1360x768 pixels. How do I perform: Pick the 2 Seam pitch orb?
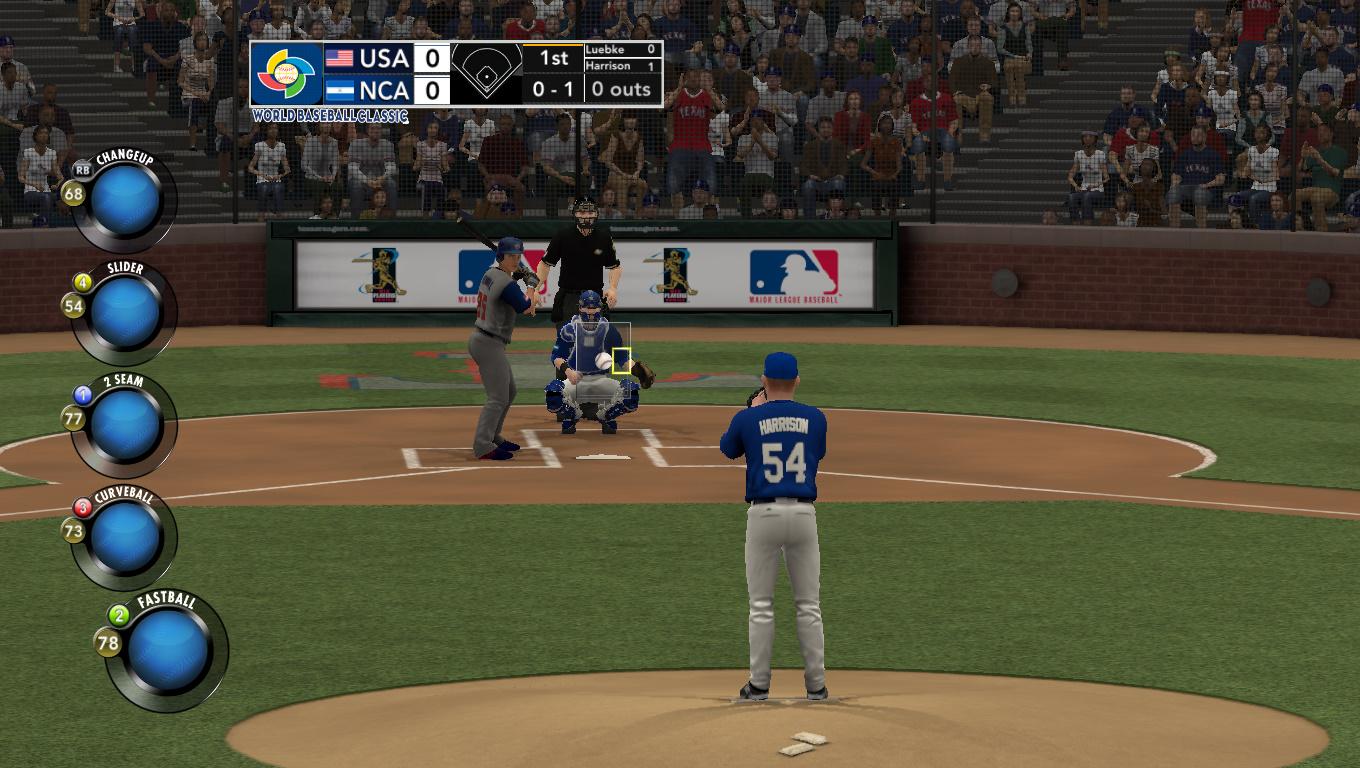125,425
